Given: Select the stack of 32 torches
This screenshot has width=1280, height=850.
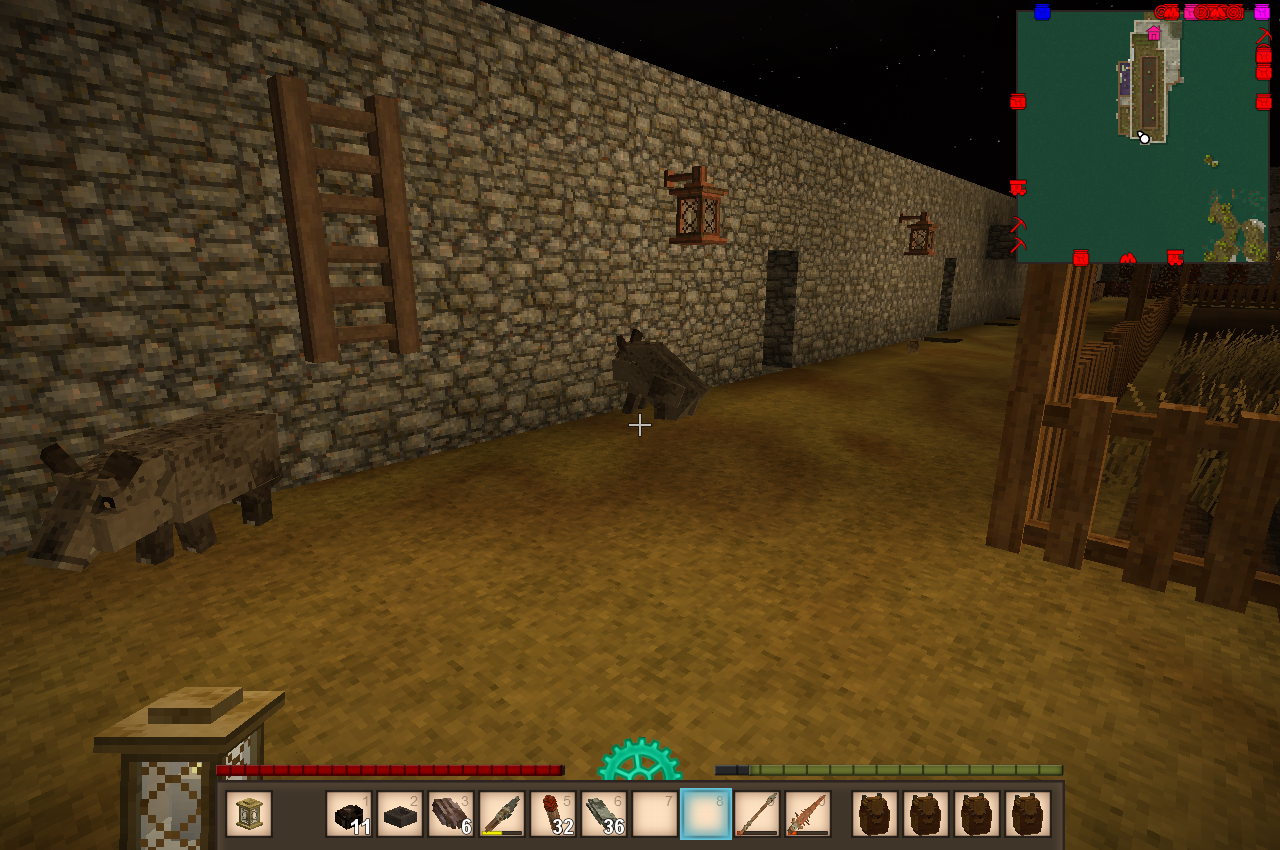Looking at the screenshot, I should pyautogui.click(x=553, y=814).
